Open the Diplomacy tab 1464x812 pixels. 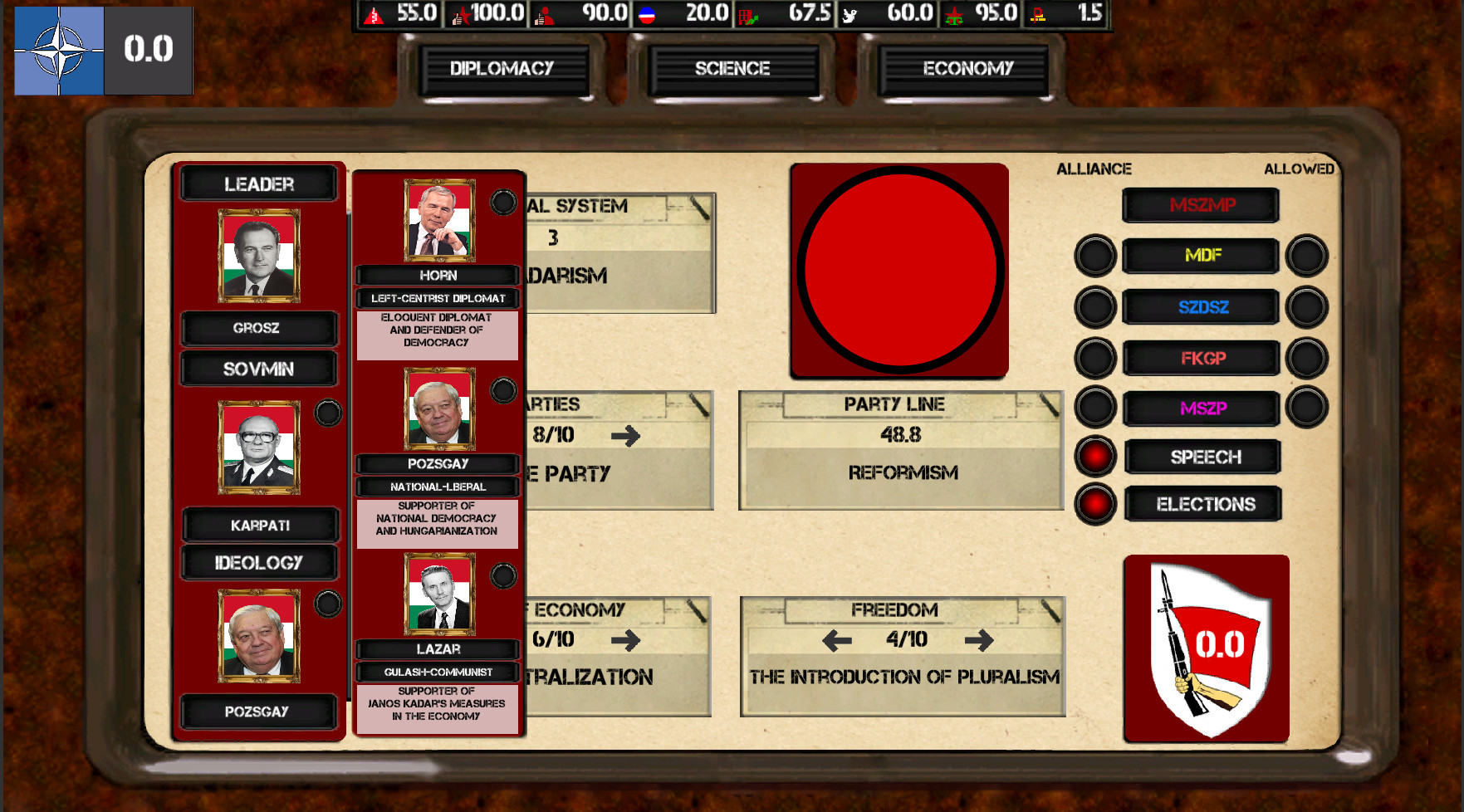point(502,69)
